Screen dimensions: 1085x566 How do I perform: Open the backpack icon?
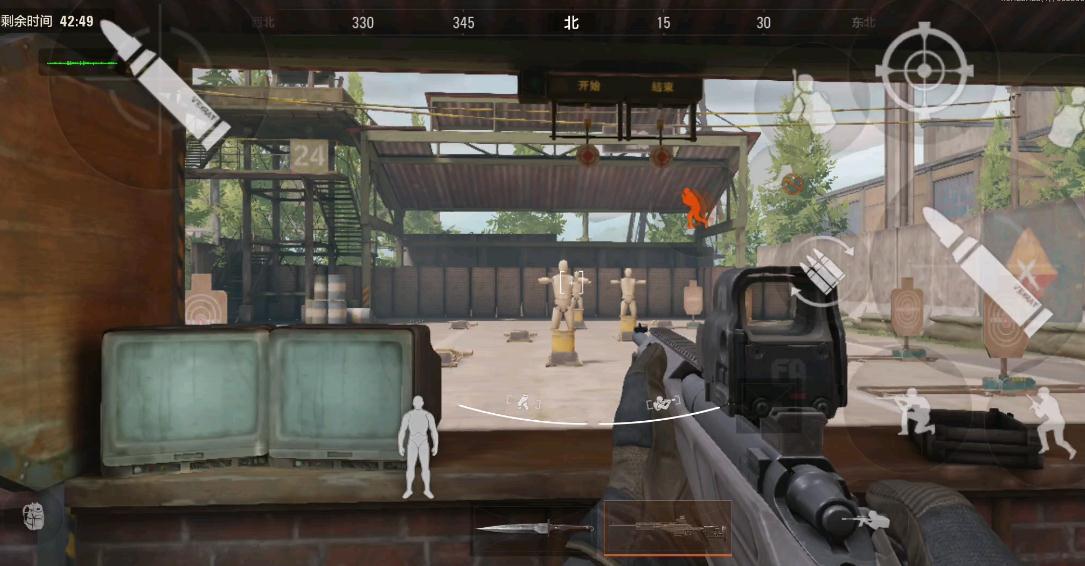click(x=35, y=517)
